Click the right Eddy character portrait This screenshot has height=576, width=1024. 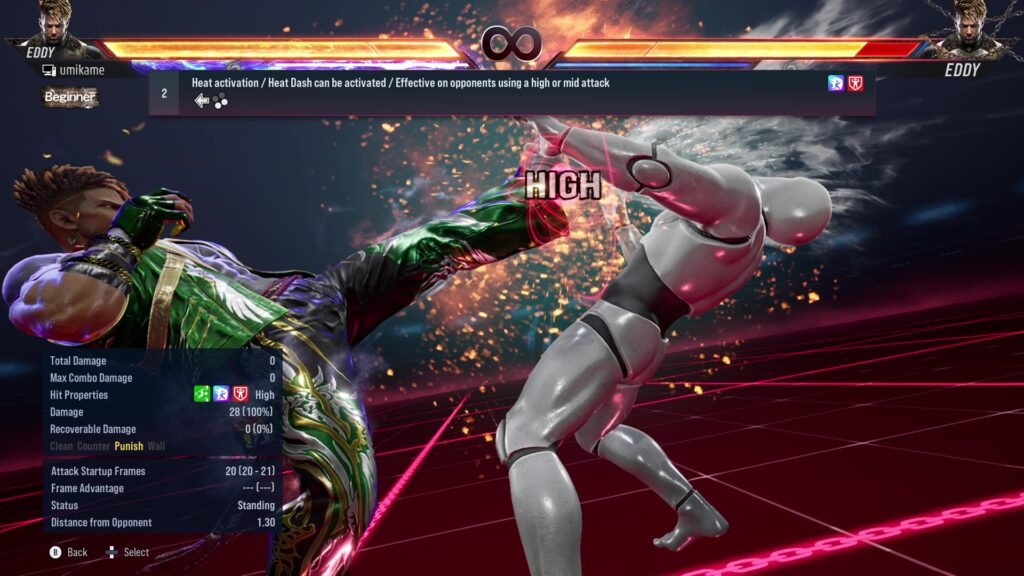[x=967, y=24]
